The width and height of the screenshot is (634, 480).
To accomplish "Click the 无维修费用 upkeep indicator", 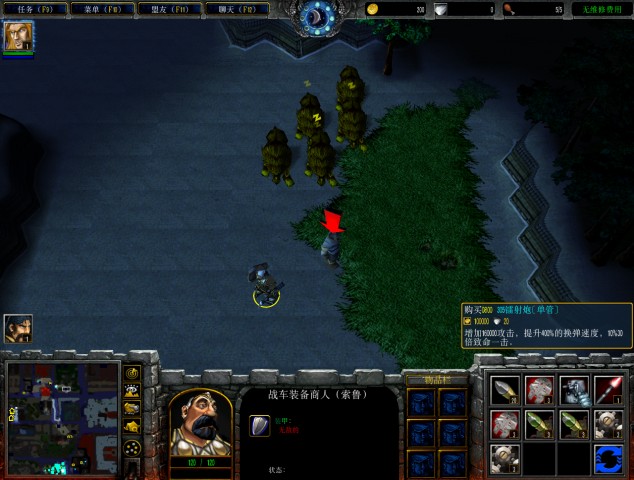I will click(602, 9).
